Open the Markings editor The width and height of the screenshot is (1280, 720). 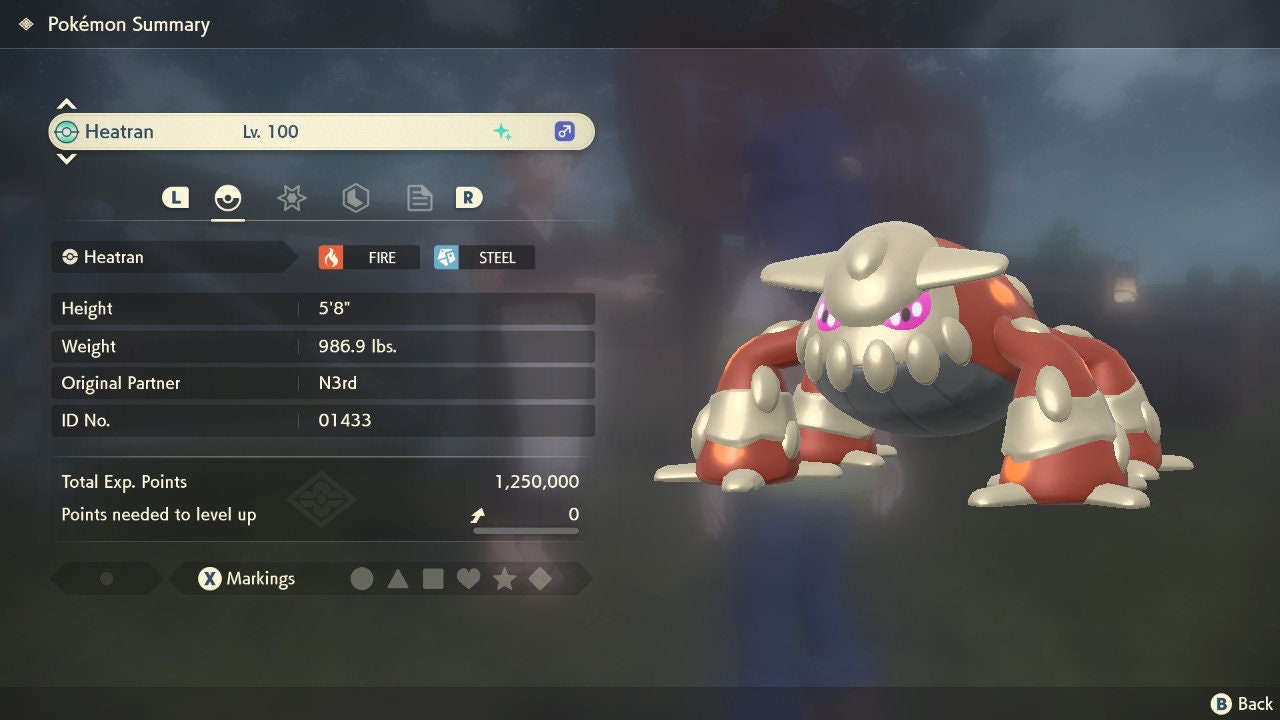(x=246, y=579)
